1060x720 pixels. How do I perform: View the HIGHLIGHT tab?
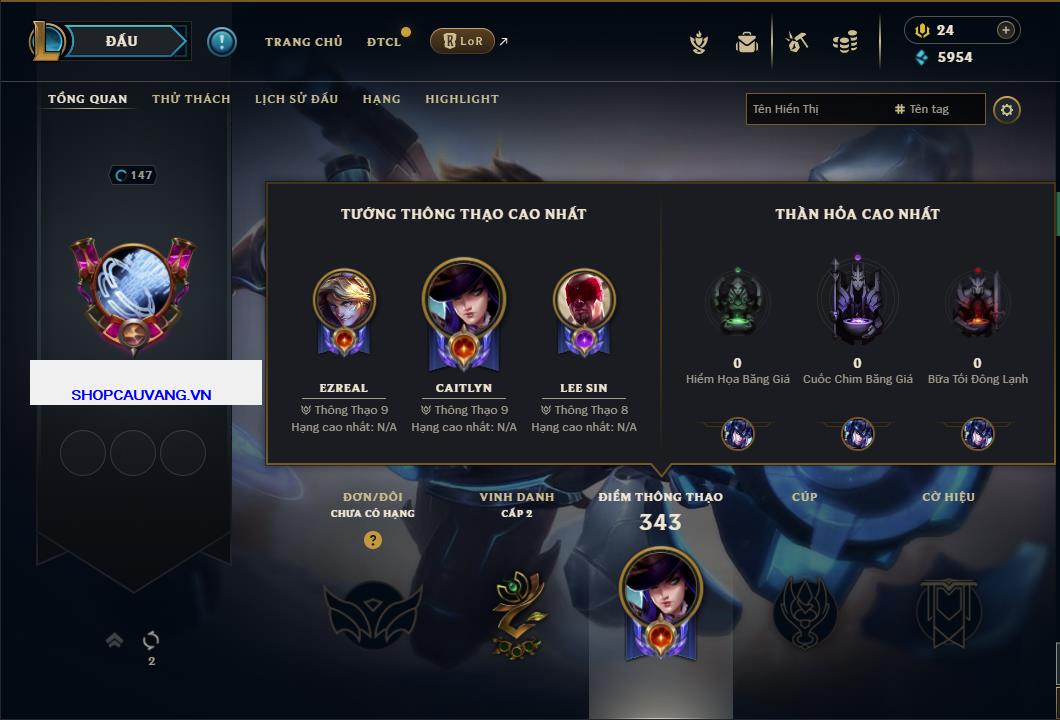point(461,99)
